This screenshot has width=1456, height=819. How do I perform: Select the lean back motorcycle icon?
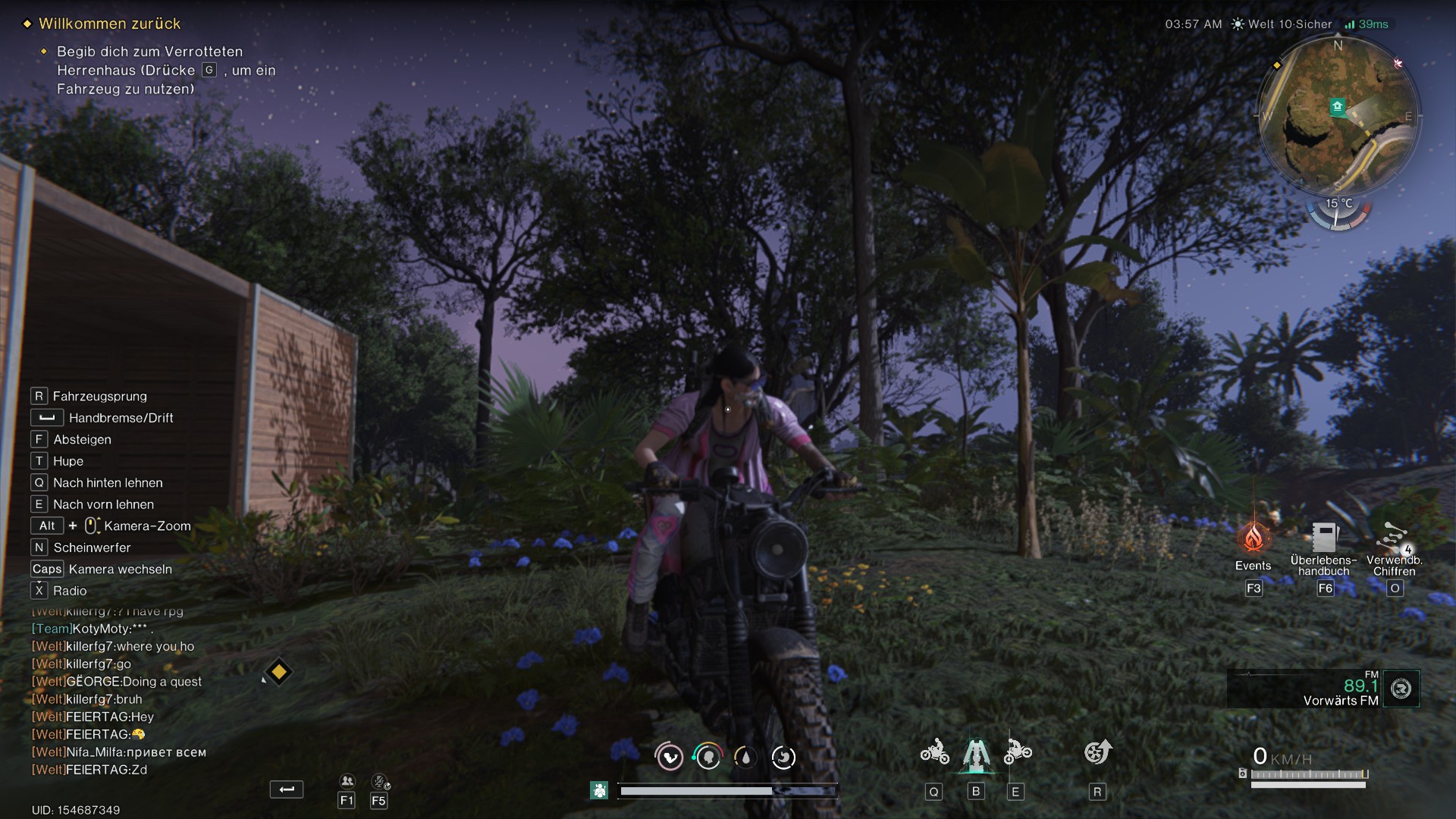(x=934, y=752)
